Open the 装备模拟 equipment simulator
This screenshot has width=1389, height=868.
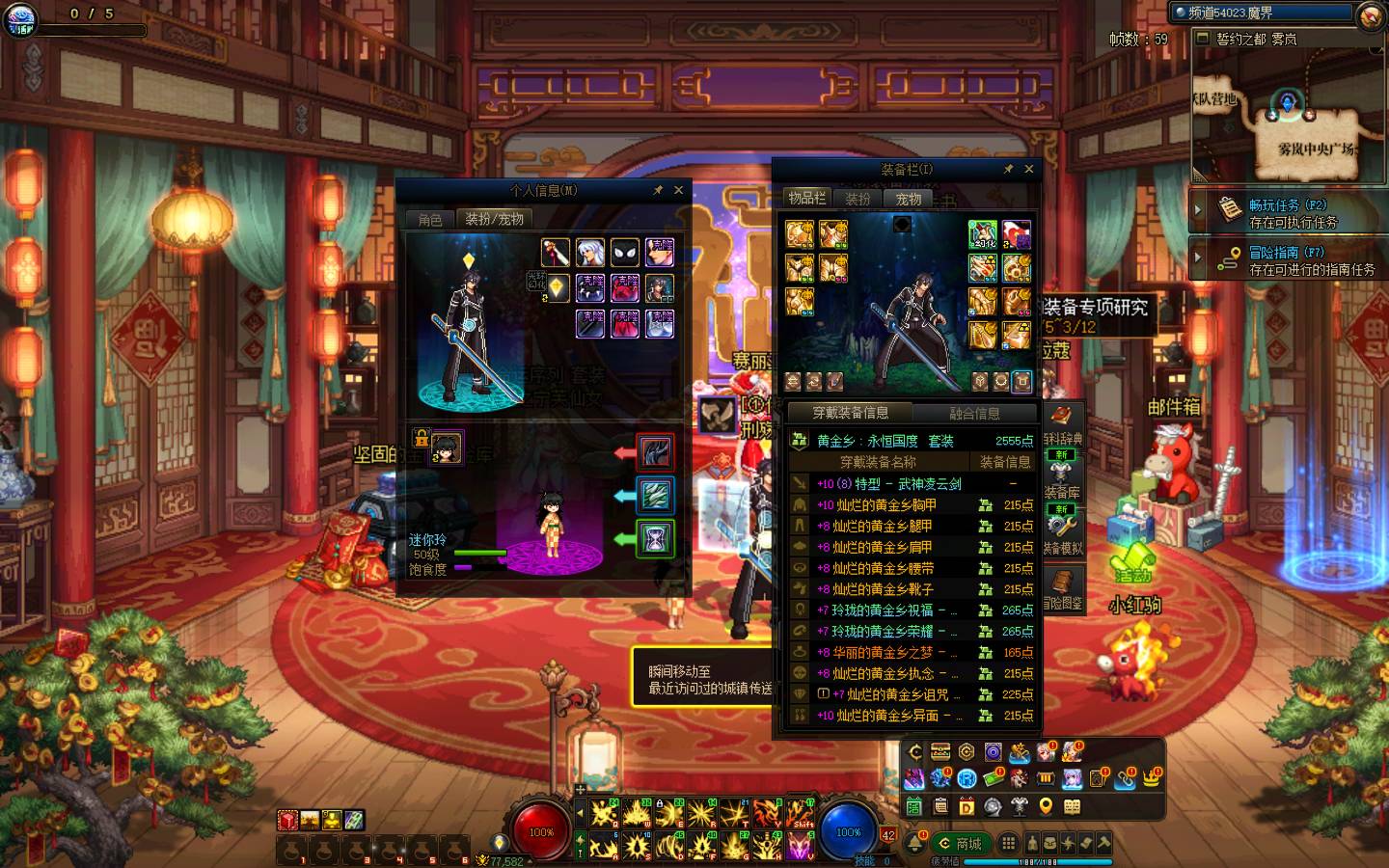click(x=1062, y=535)
